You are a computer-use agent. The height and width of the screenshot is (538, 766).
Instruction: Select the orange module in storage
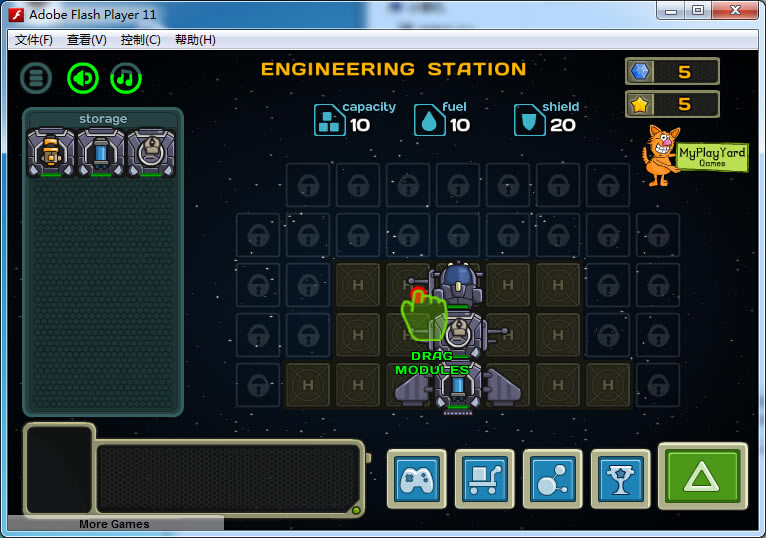52,152
